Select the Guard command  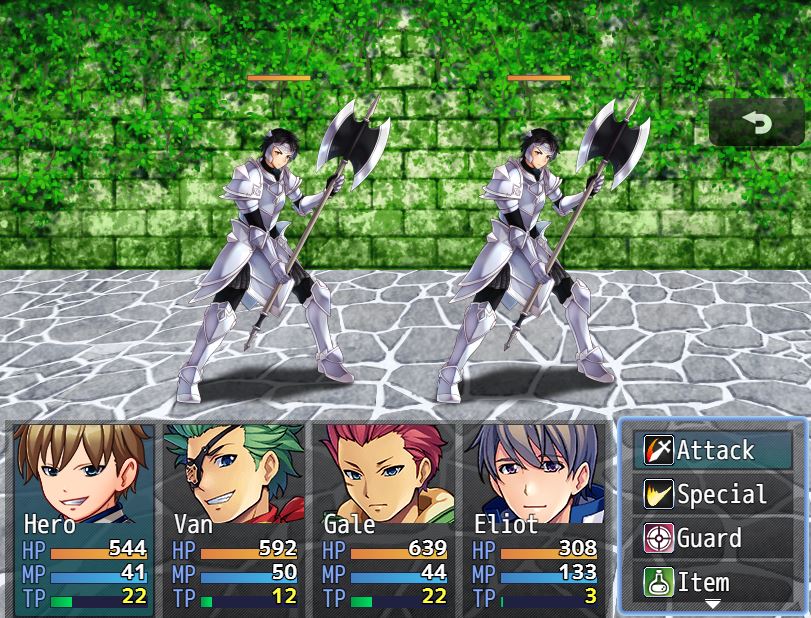point(713,538)
